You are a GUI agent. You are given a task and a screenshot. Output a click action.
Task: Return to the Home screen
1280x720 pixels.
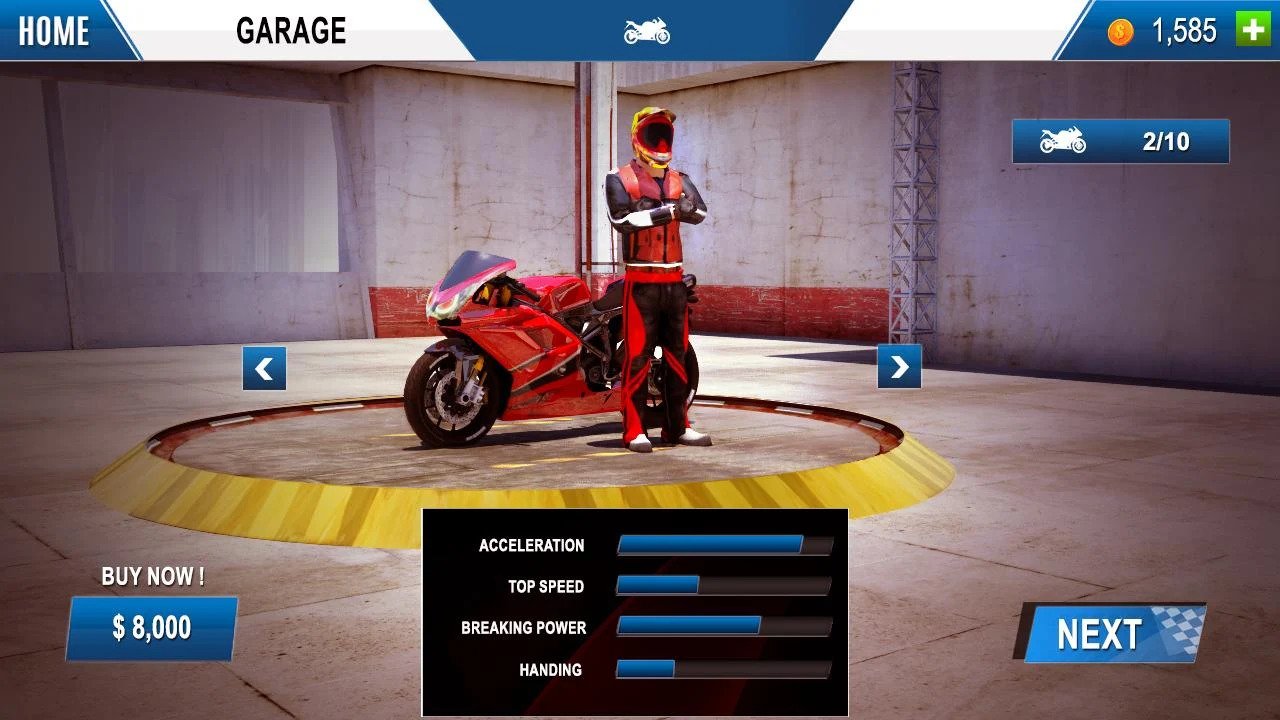pyautogui.click(x=55, y=31)
